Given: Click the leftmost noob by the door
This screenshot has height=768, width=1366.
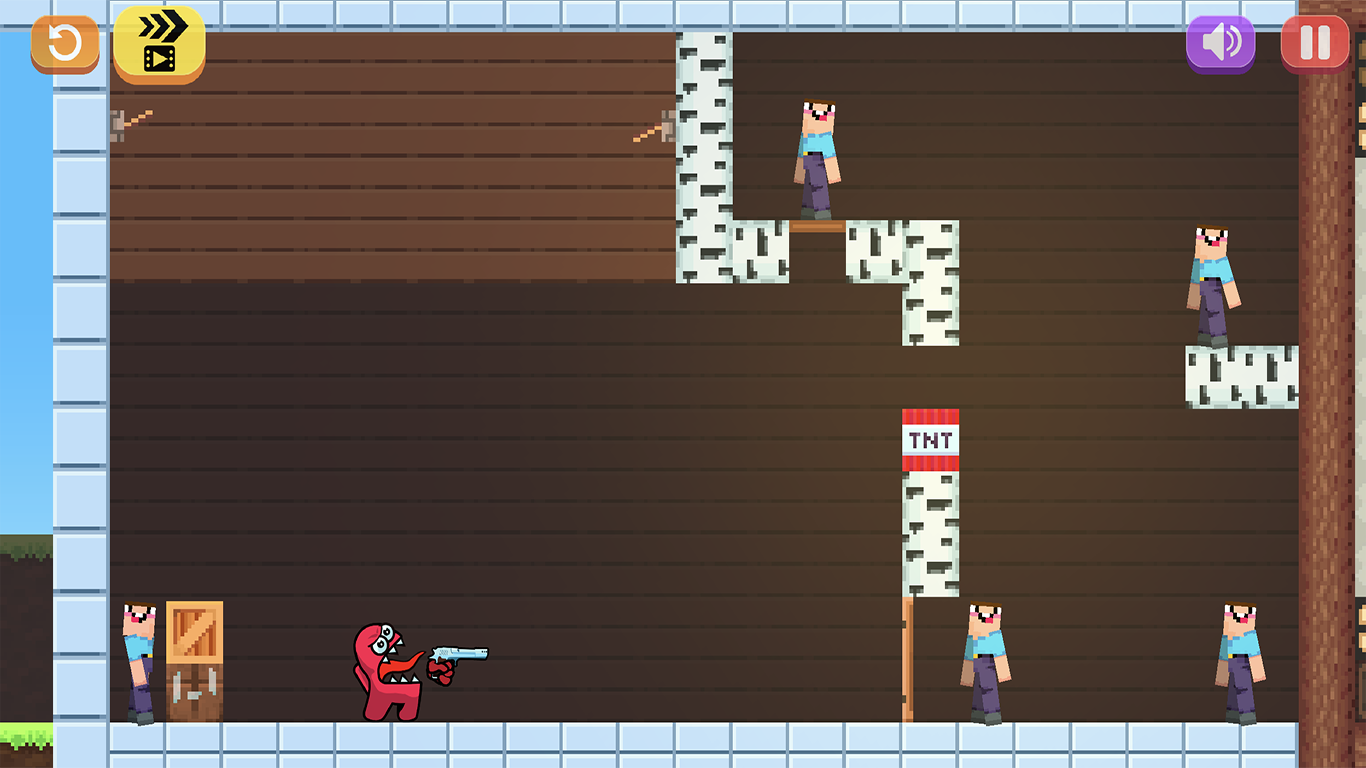Looking at the screenshot, I should click(140, 660).
